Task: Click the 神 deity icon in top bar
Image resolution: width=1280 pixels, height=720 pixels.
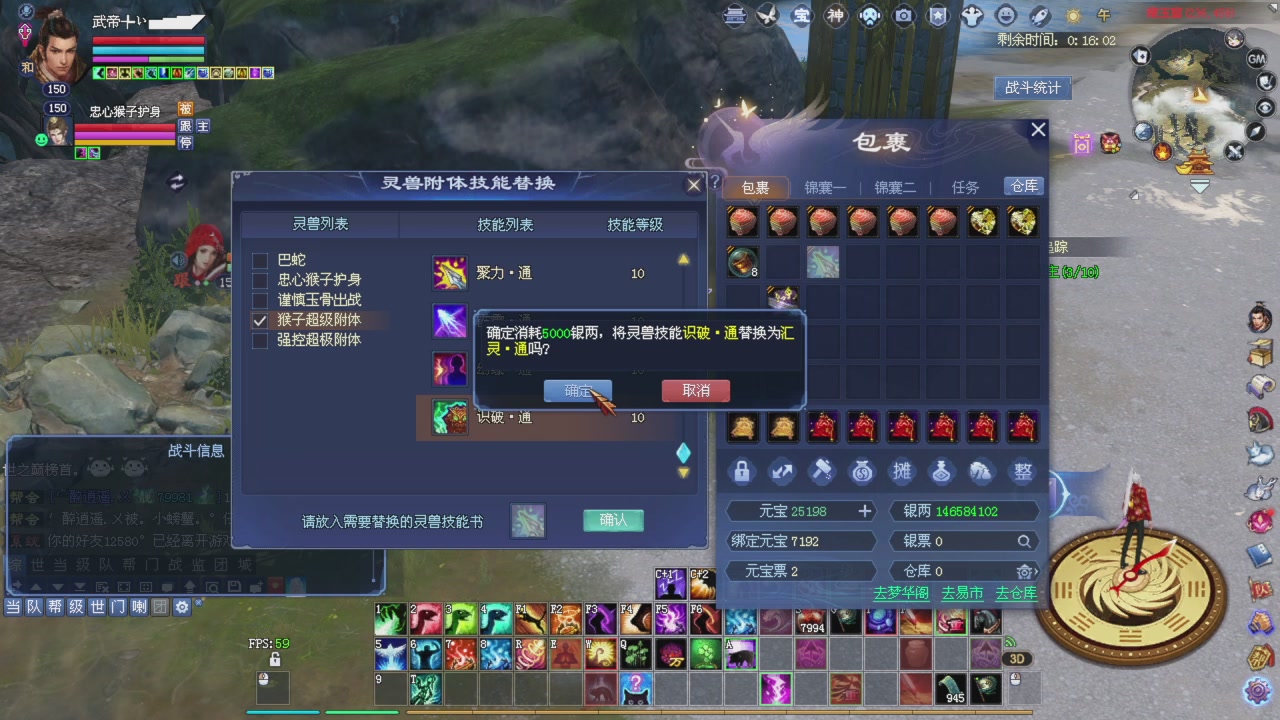Action: 837,16
